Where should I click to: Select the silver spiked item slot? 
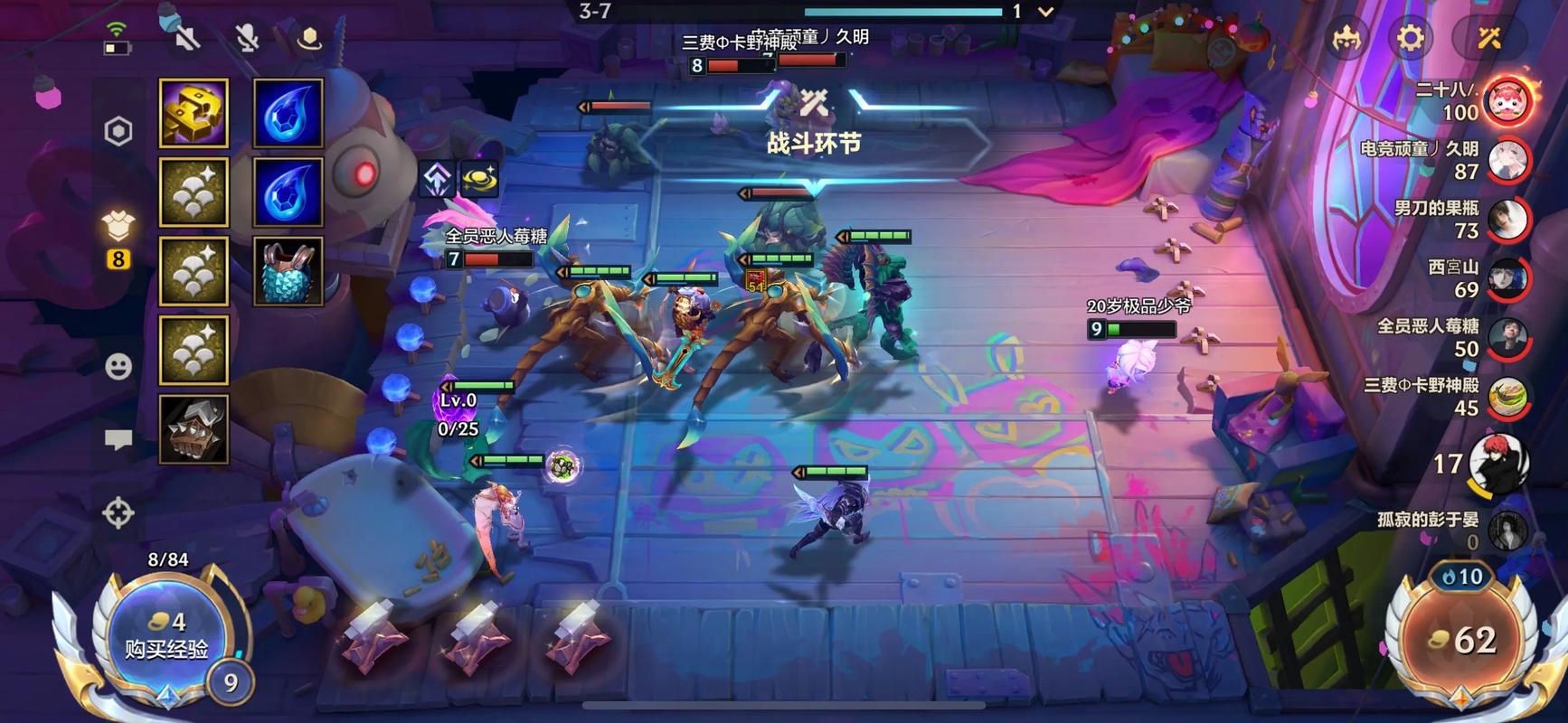click(x=194, y=429)
